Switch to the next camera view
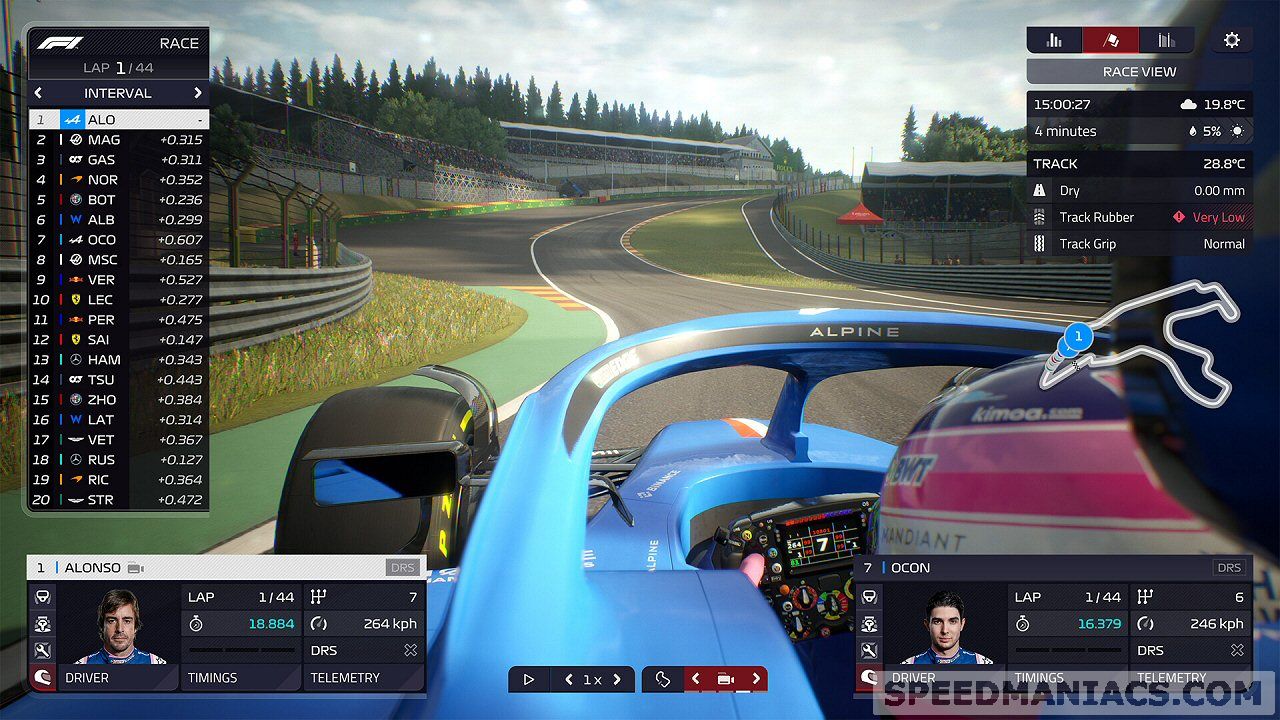Image resolution: width=1280 pixels, height=720 pixels. coord(756,680)
